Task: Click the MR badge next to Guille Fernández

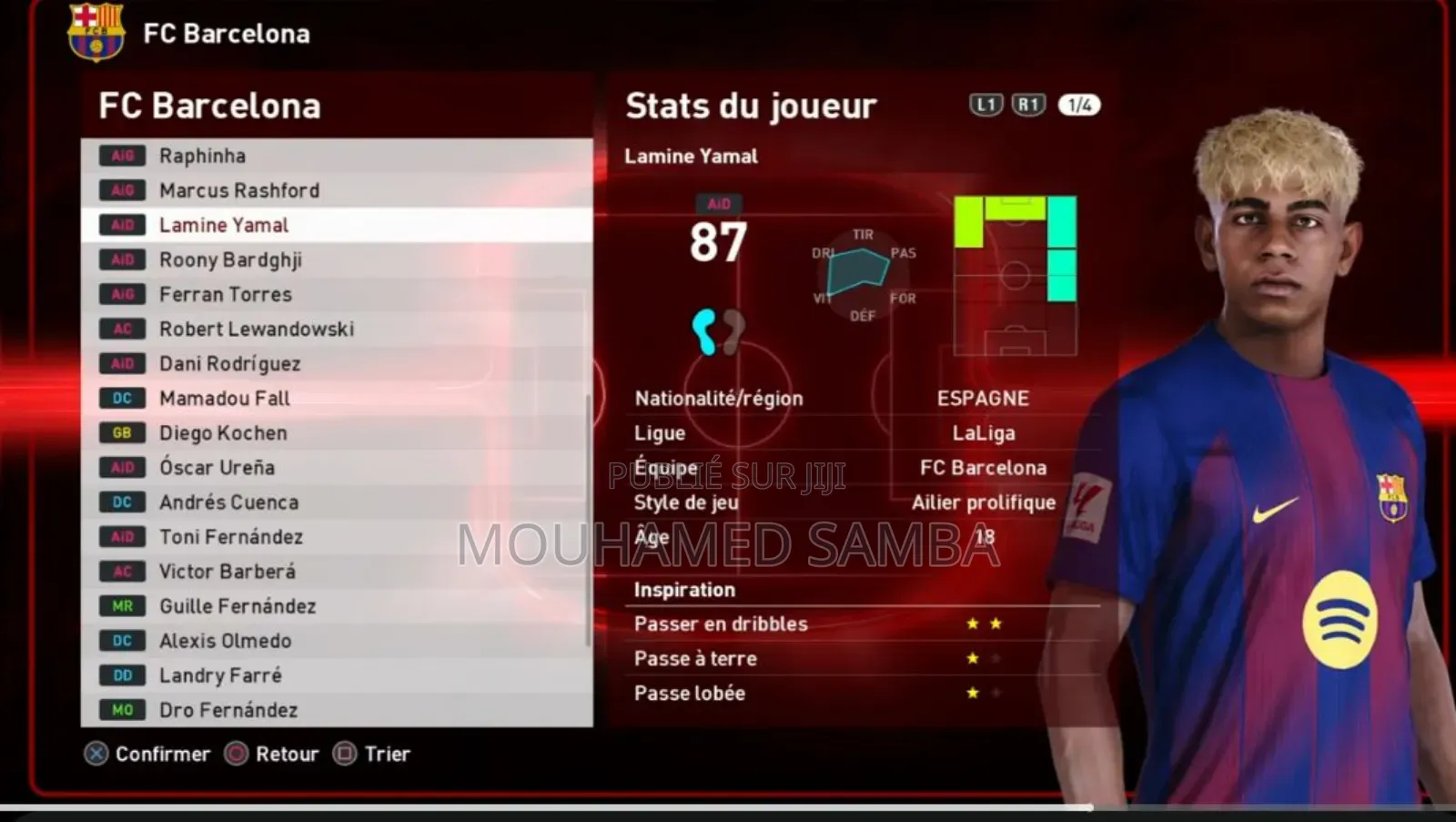Action: 122,605
